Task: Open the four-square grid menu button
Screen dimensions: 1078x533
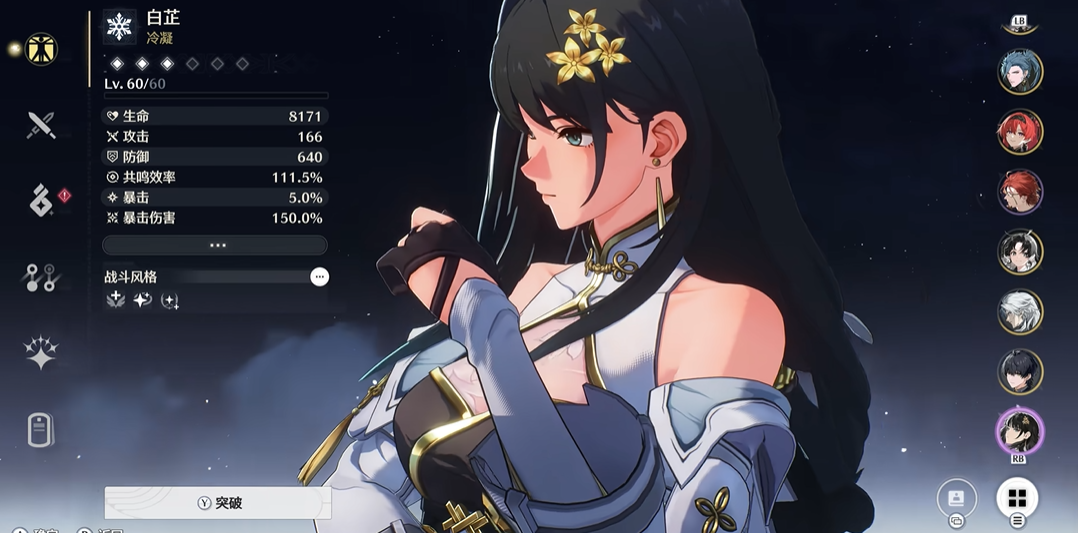Action: click(1017, 498)
